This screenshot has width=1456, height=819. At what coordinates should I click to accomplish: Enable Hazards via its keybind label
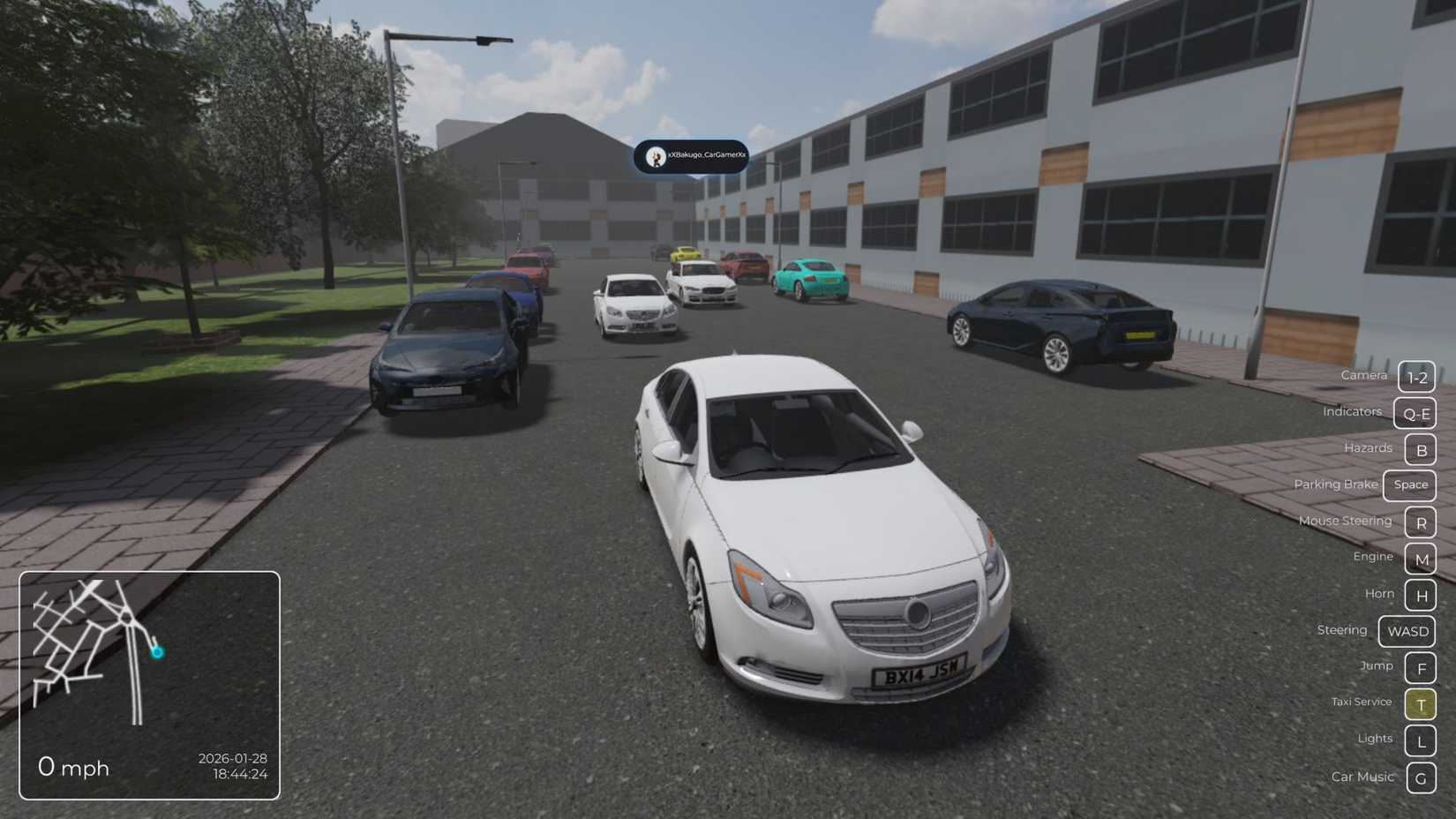click(1368, 447)
